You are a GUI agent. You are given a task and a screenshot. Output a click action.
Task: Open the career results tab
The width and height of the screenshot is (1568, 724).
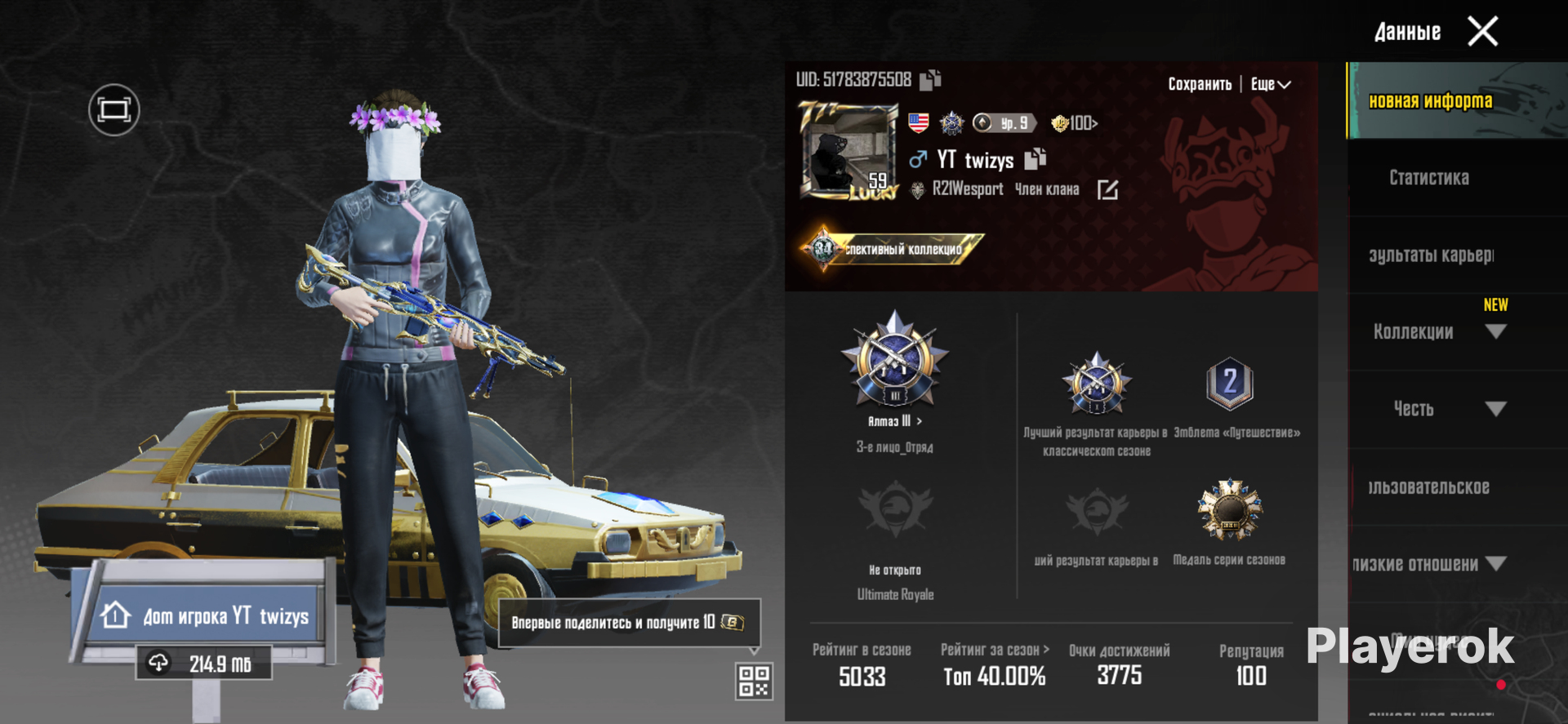click(1431, 255)
